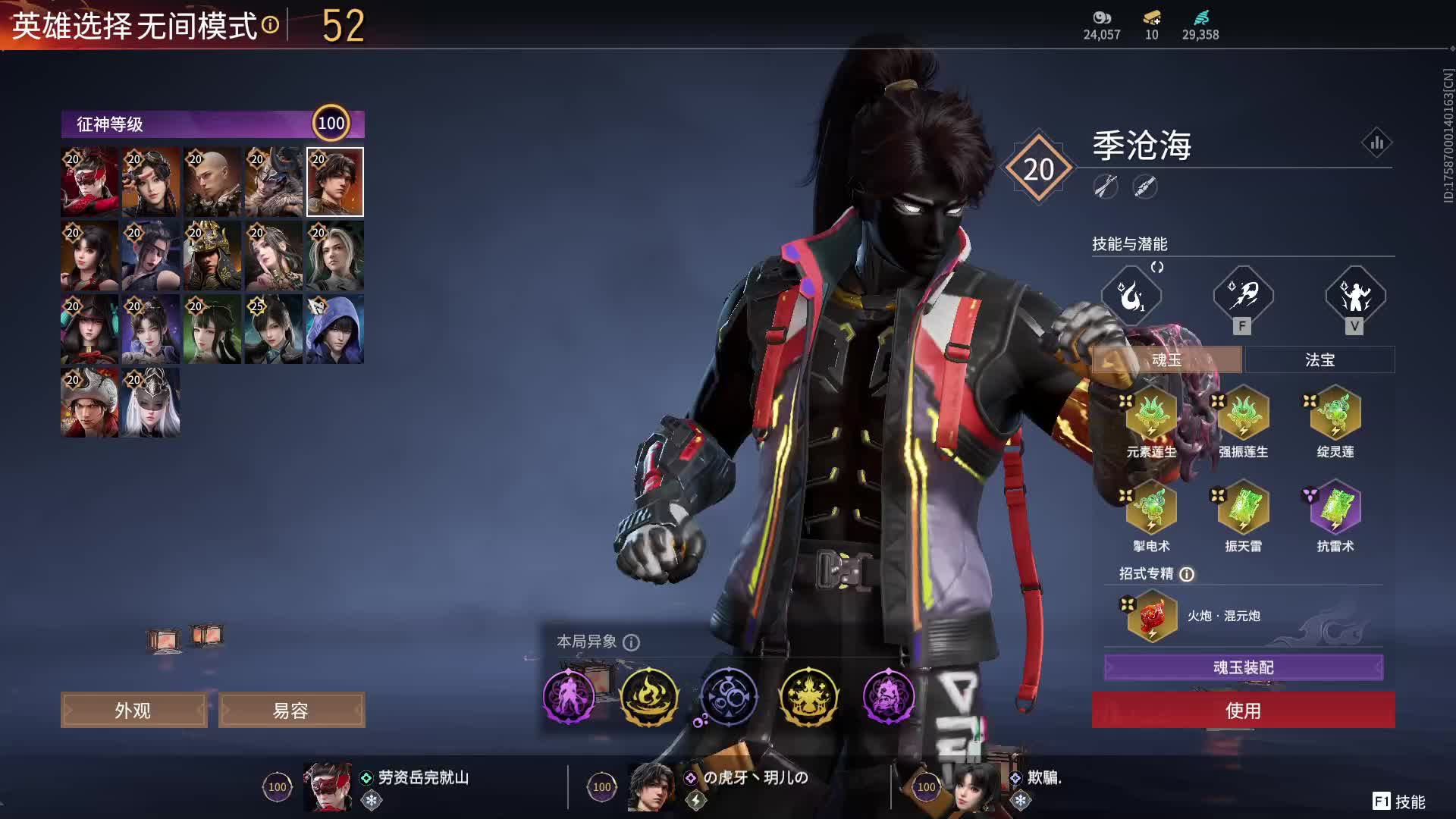1456x819 pixels.
Task: Choose the golden-helmet warrior portrait
Action: pyautogui.click(x=212, y=256)
